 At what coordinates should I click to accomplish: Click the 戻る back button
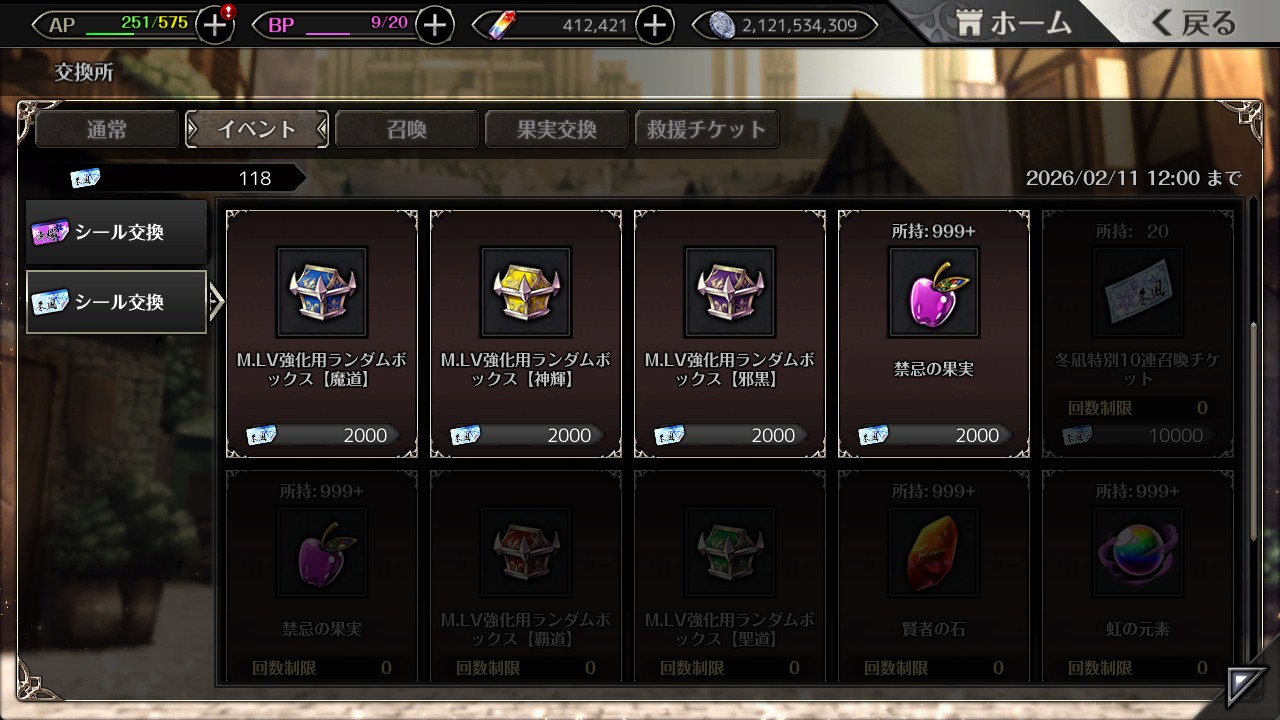(x=1194, y=24)
